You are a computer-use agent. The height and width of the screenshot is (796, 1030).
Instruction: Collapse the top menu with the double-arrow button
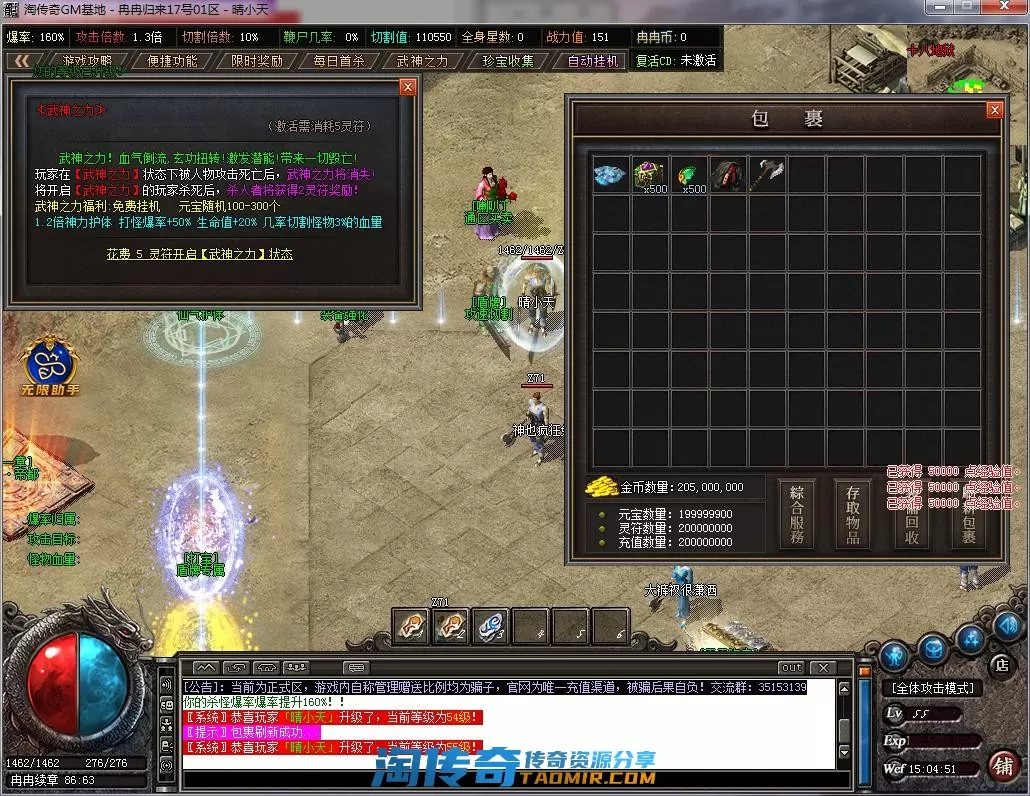(x=19, y=60)
